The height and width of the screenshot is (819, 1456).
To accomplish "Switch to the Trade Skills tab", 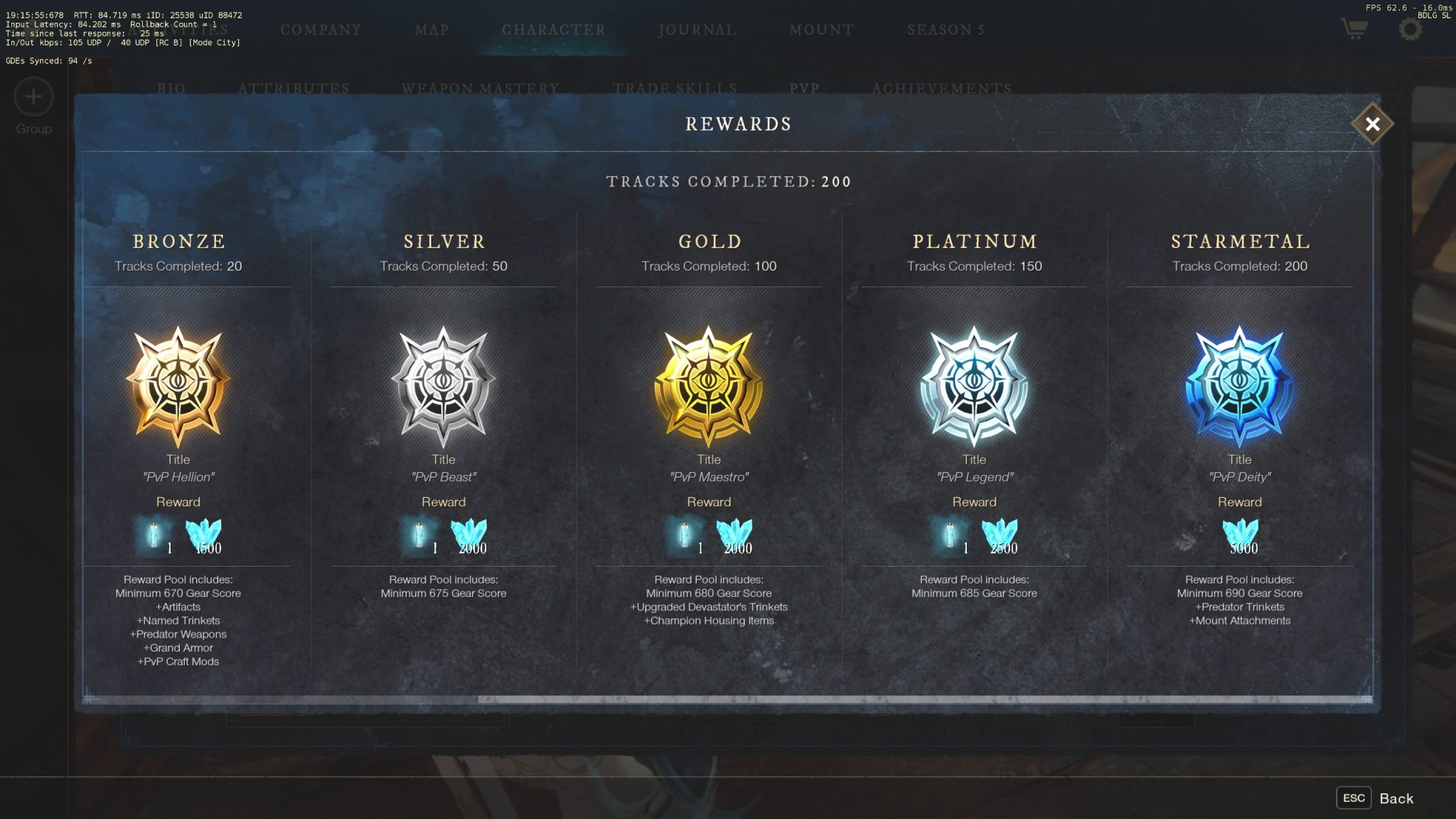I will pyautogui.click(x=675, y=89).
